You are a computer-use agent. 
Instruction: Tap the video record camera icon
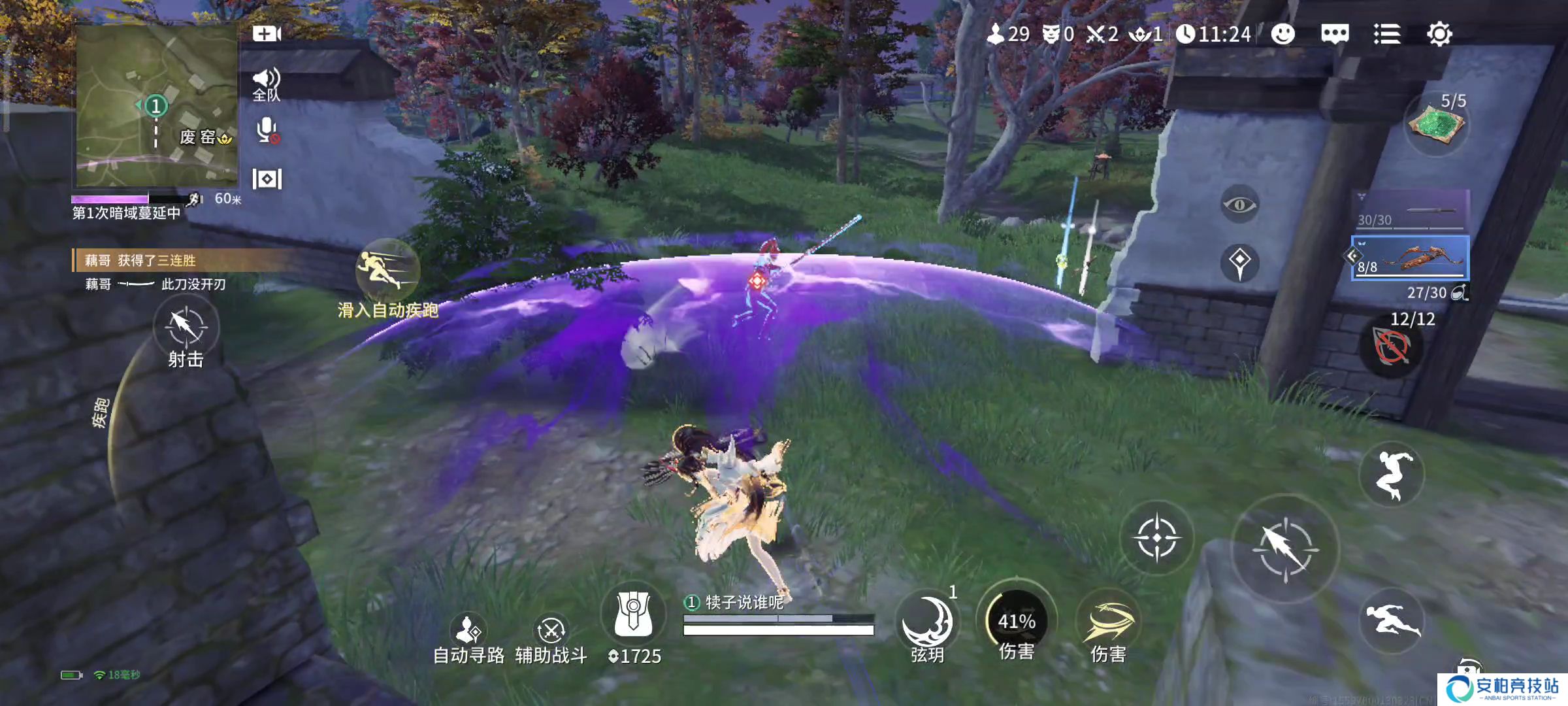tap(267, 34)
